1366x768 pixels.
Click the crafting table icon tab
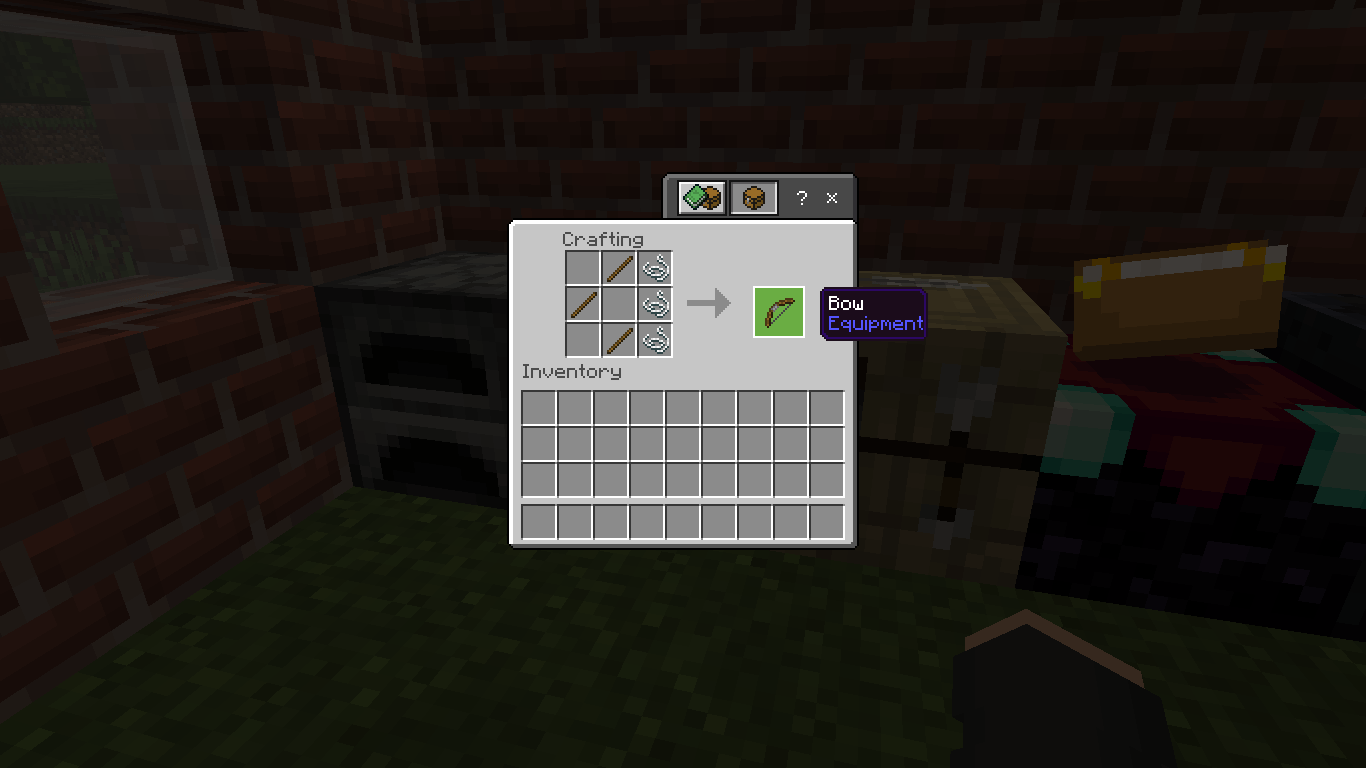(x=754, y=197)
